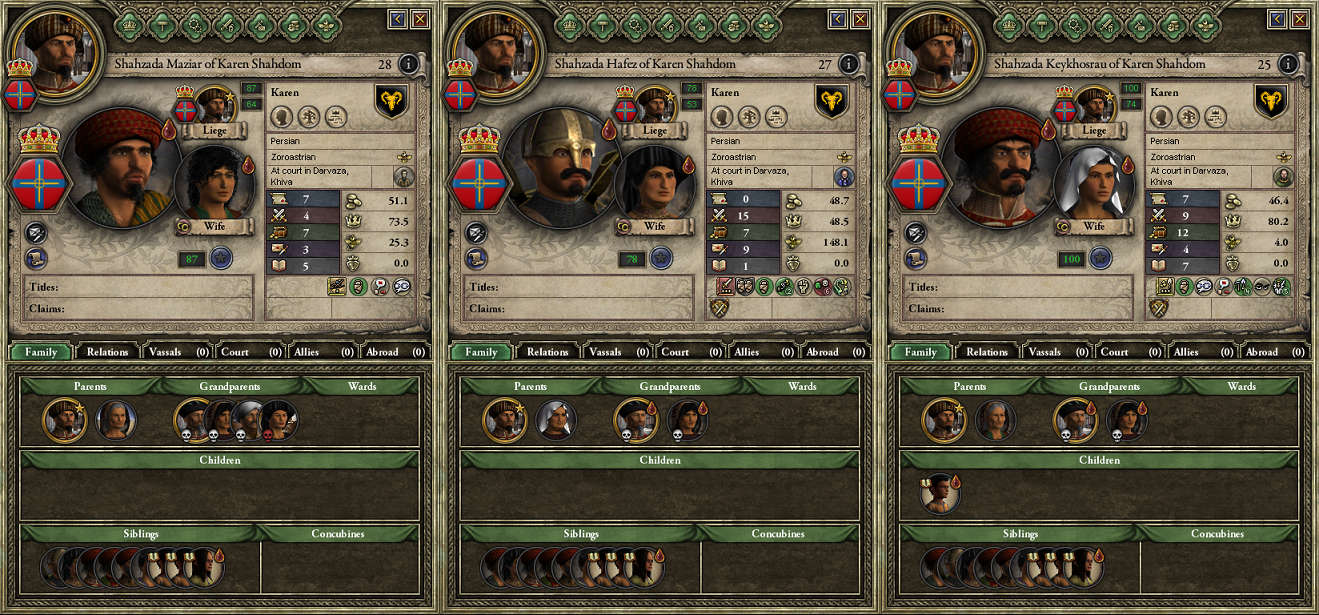Select the Family tab in Hafez's panel
Image resolution: width=1319 pixels, height=615 pixels.
(x=481, y=352)
